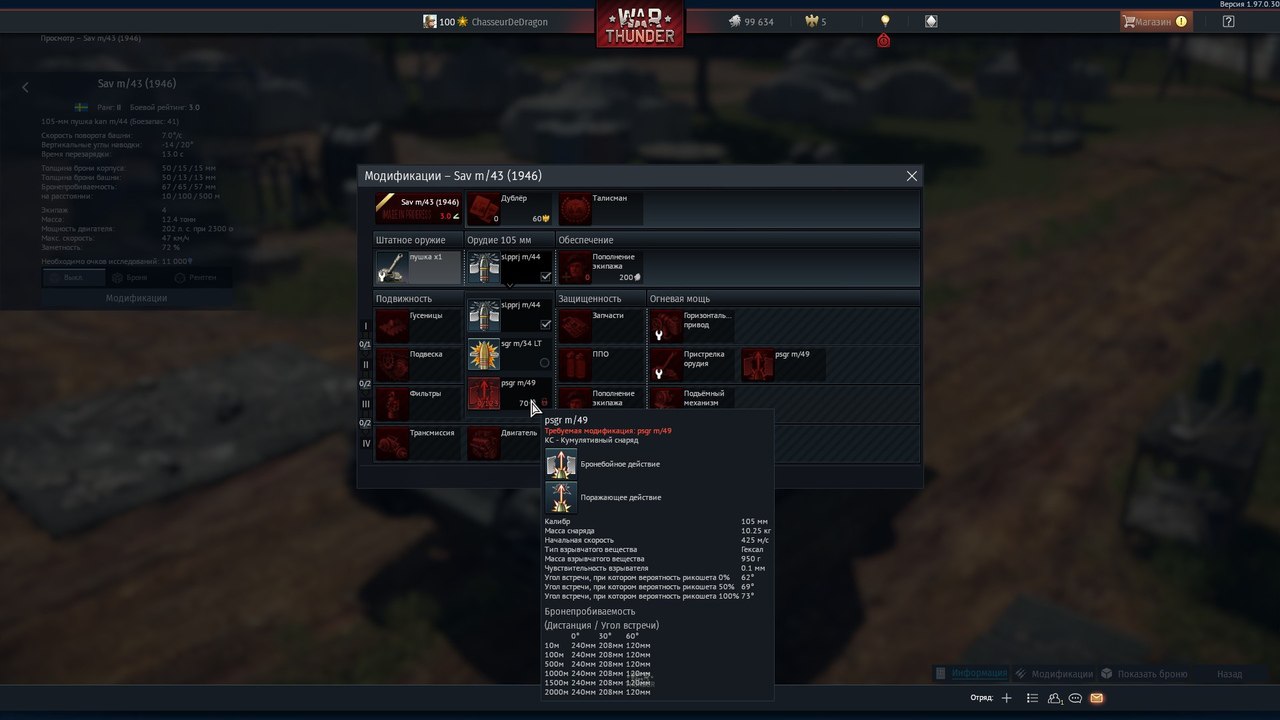The width and height of the screenshot is (1280, 720).
Task: Click the War Thunder logo
Action: pos(640,25)
